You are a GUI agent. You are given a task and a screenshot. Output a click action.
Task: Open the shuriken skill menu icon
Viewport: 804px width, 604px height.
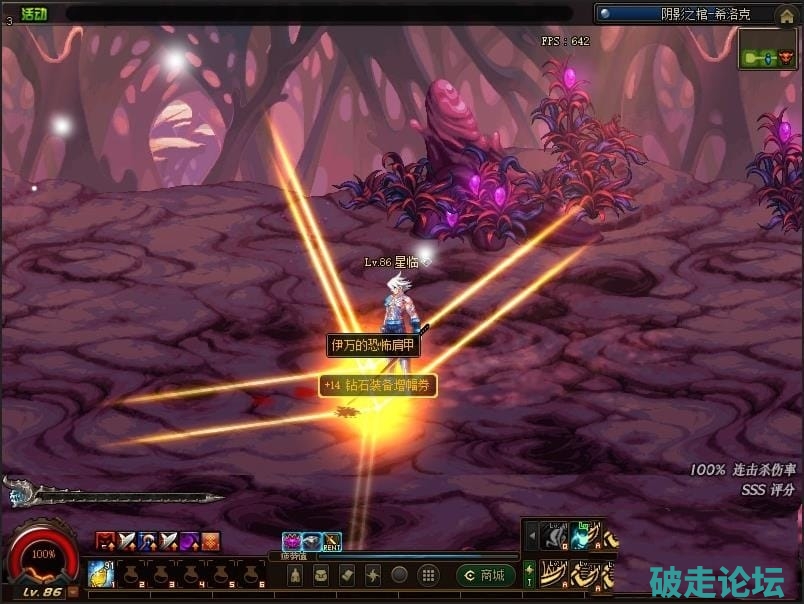[373, 575]
